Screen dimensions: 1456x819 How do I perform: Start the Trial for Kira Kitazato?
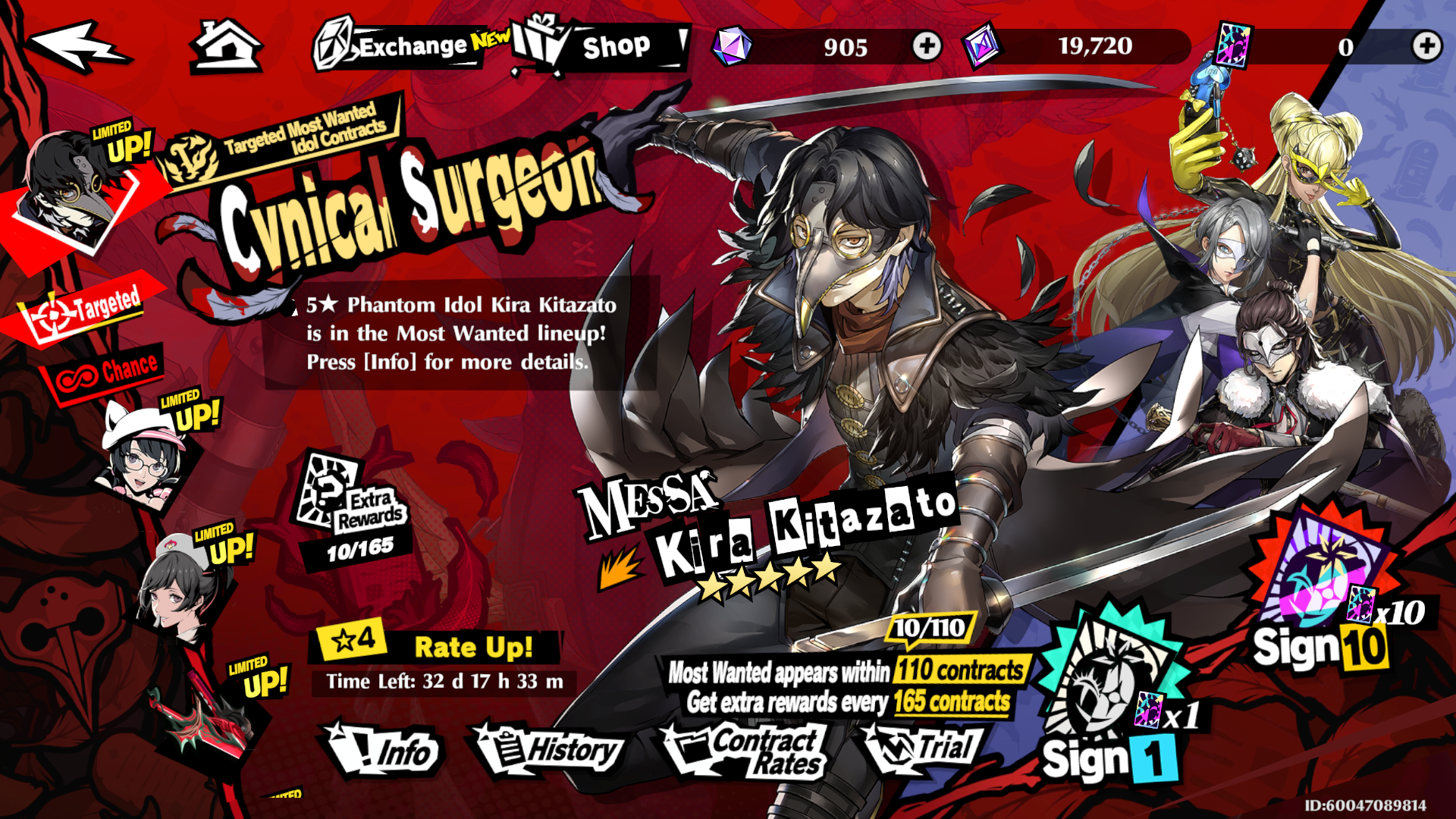(924, 748)
